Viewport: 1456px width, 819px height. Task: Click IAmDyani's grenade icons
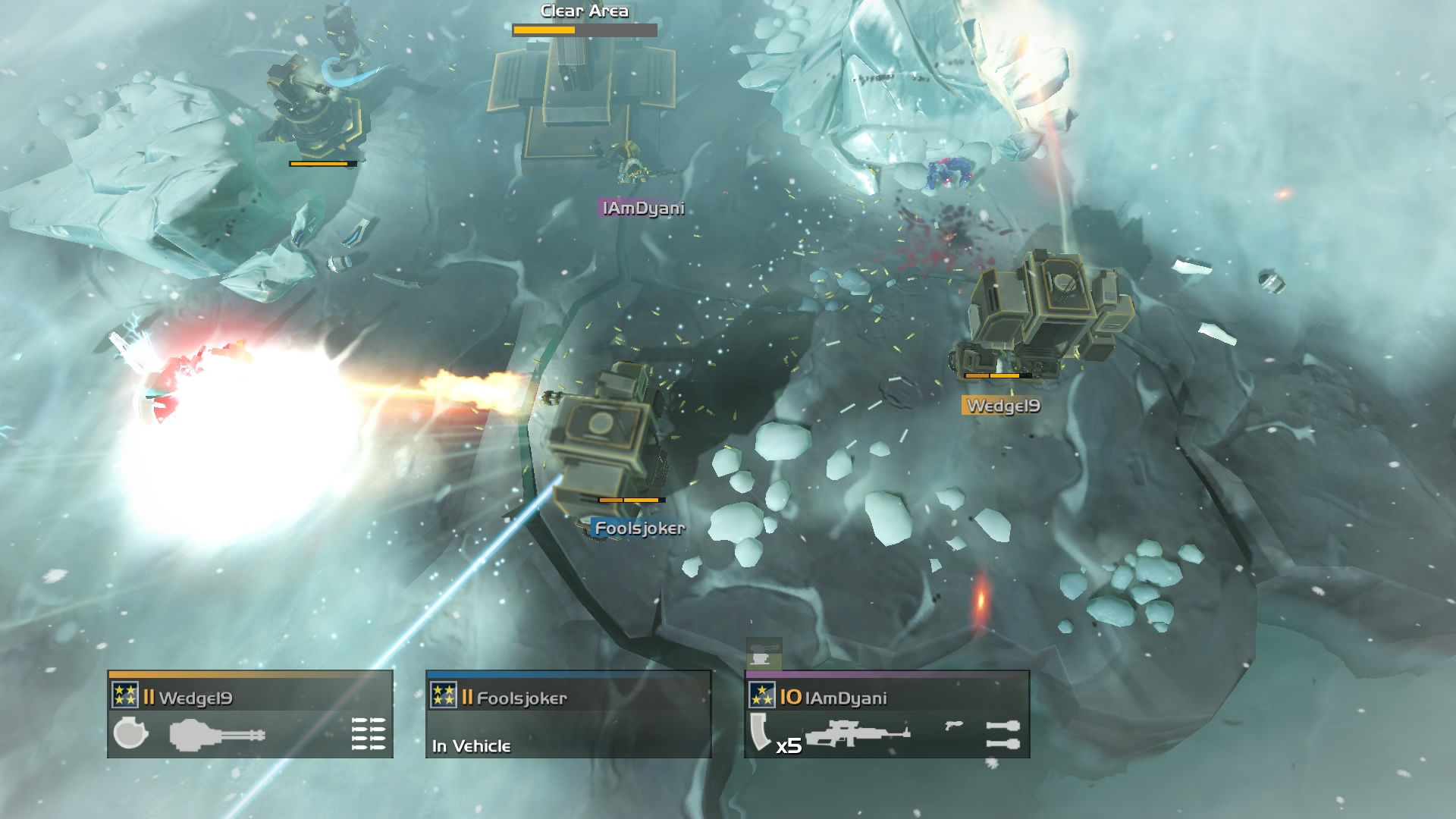[1003, 734]
